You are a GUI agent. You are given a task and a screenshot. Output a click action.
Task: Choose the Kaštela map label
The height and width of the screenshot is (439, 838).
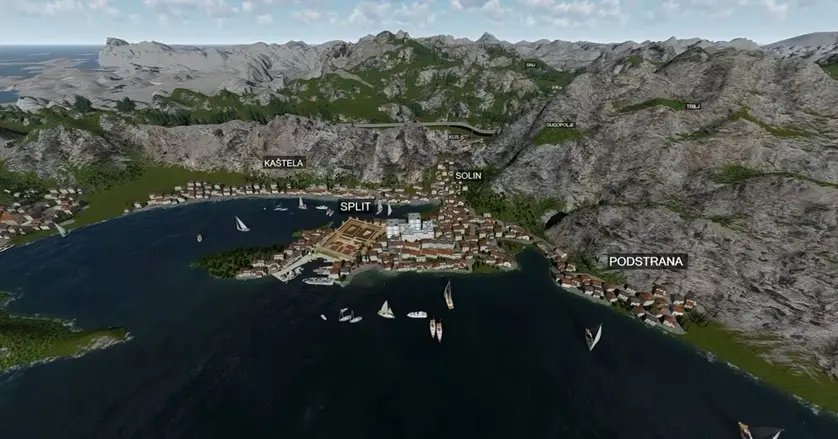coord(284,162)
